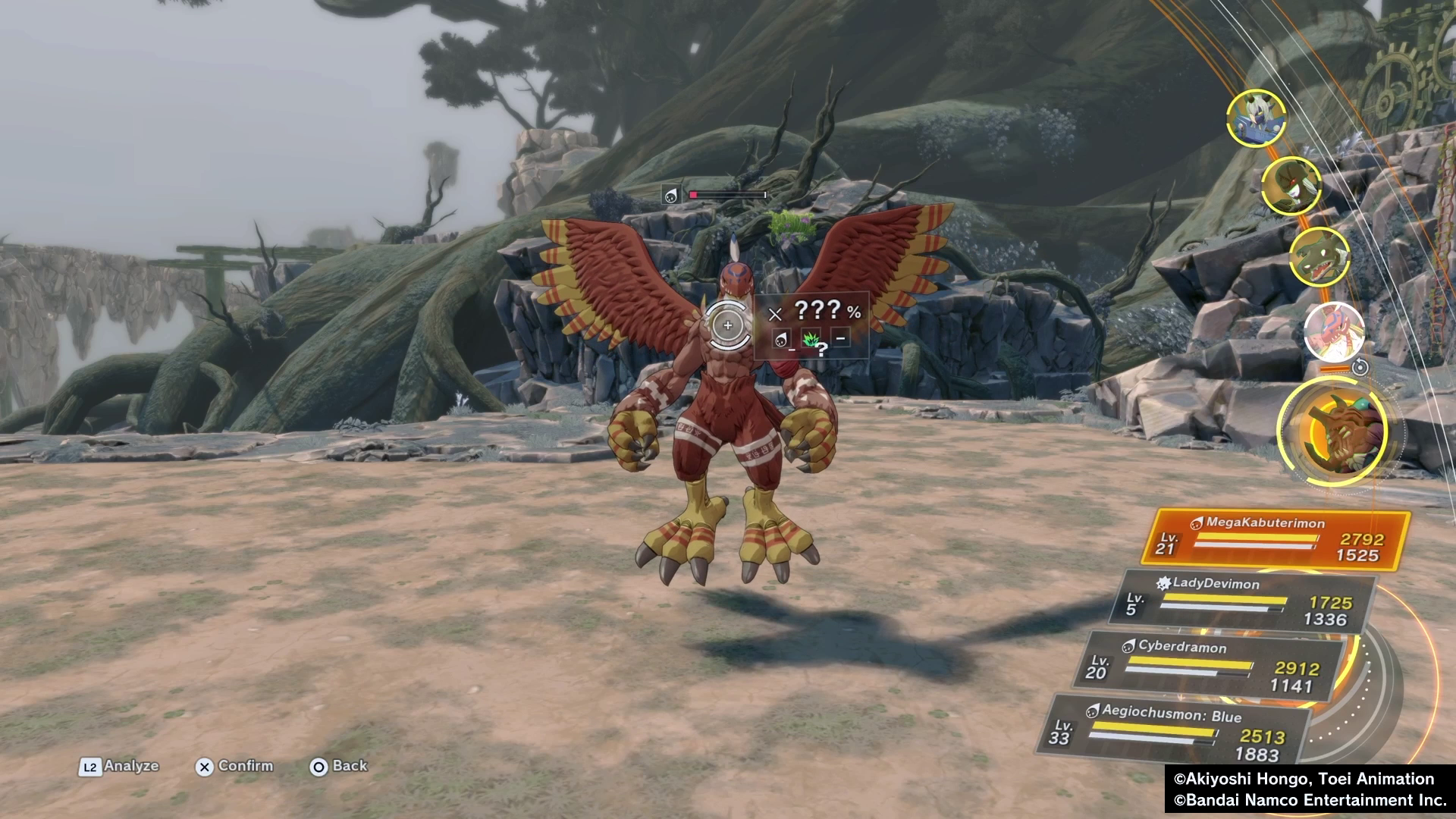
Task: Click LadyDevimon's turn-order portrait
Action: (x=1291, y=185)
